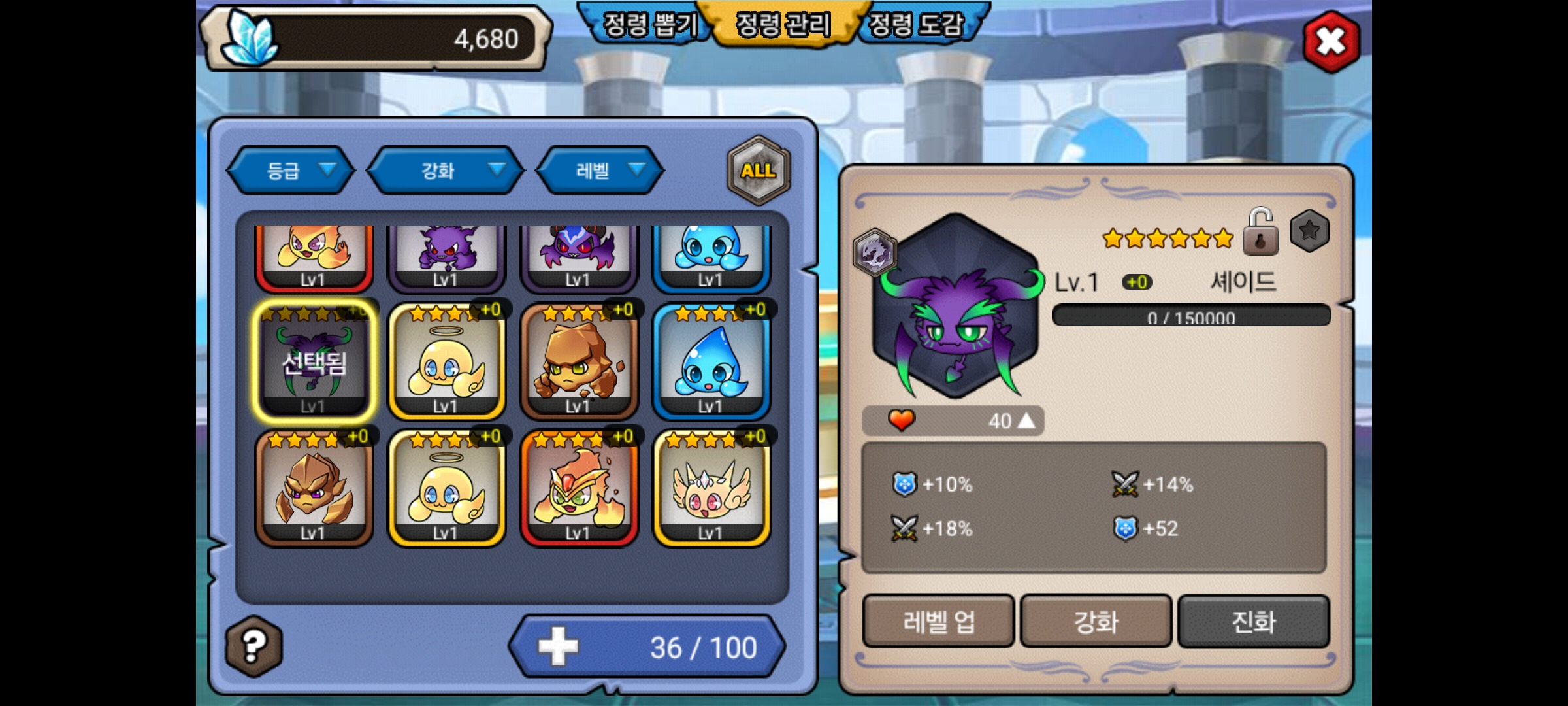Select the blue water drop spirit
This screenshot has width=1568, height=706.
[711, 361]
